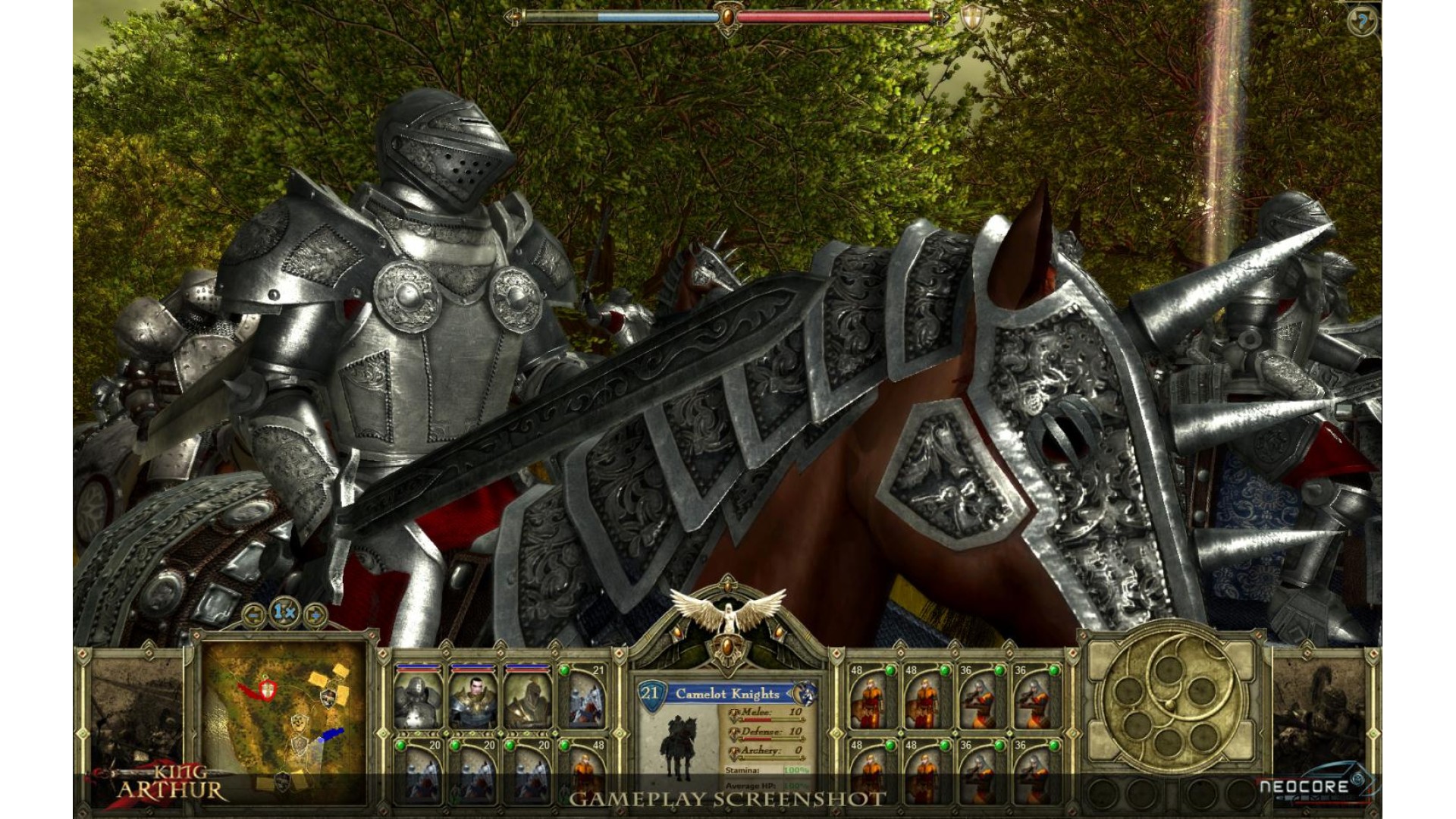Select the red shield marker on minimap
The height and width of the screenshot is (819, 1456).
click(x=267, y=689)
